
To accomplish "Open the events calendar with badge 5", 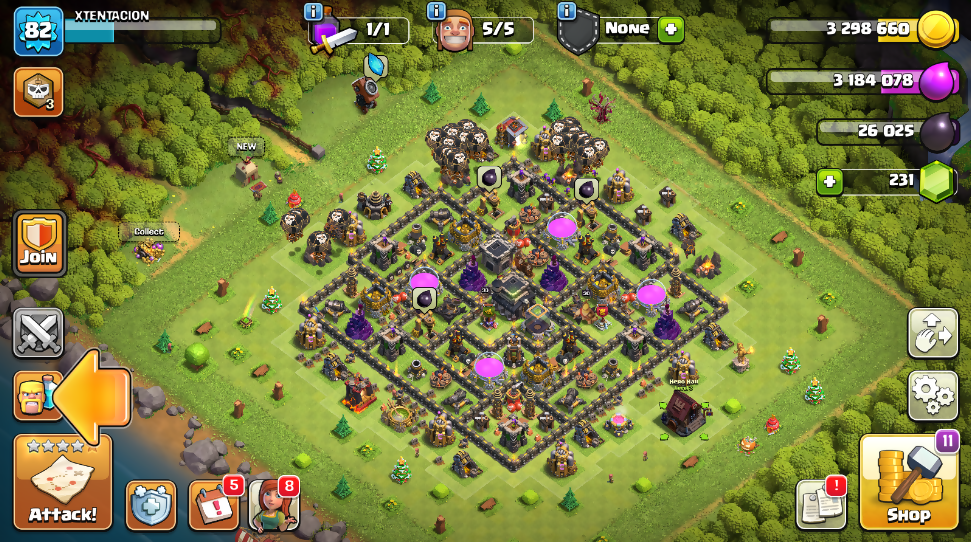I will point(212,505).
